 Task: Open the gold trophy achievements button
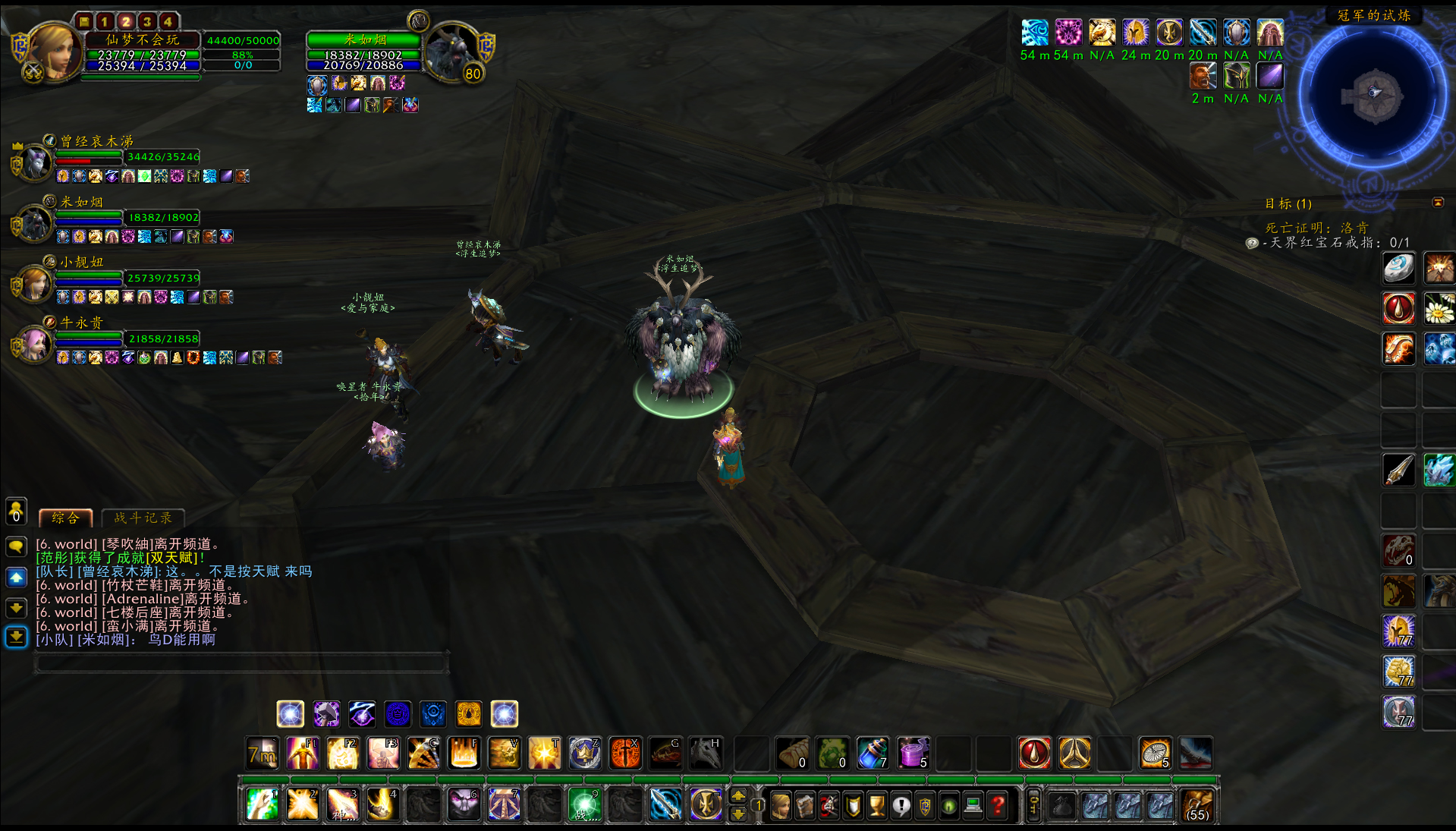pyautogui.click(x=877, y=805)
